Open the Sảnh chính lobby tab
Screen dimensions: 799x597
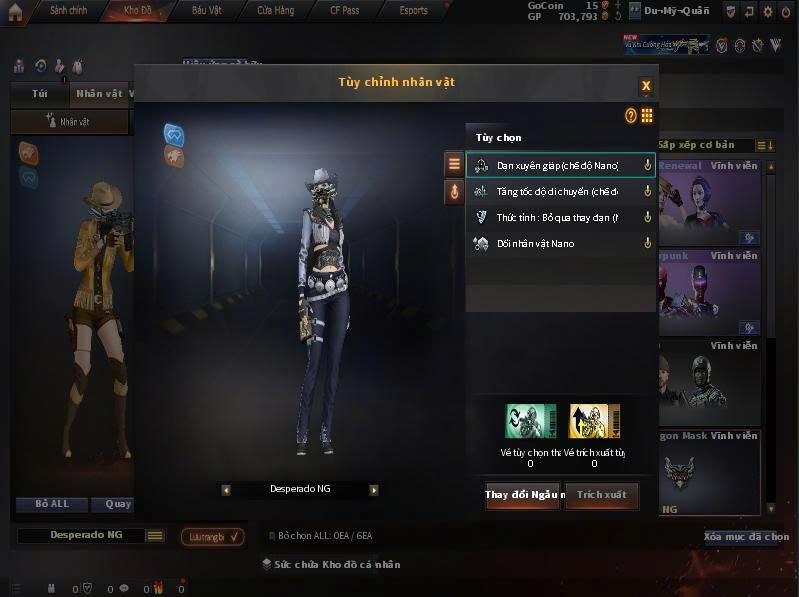(68, 11)
